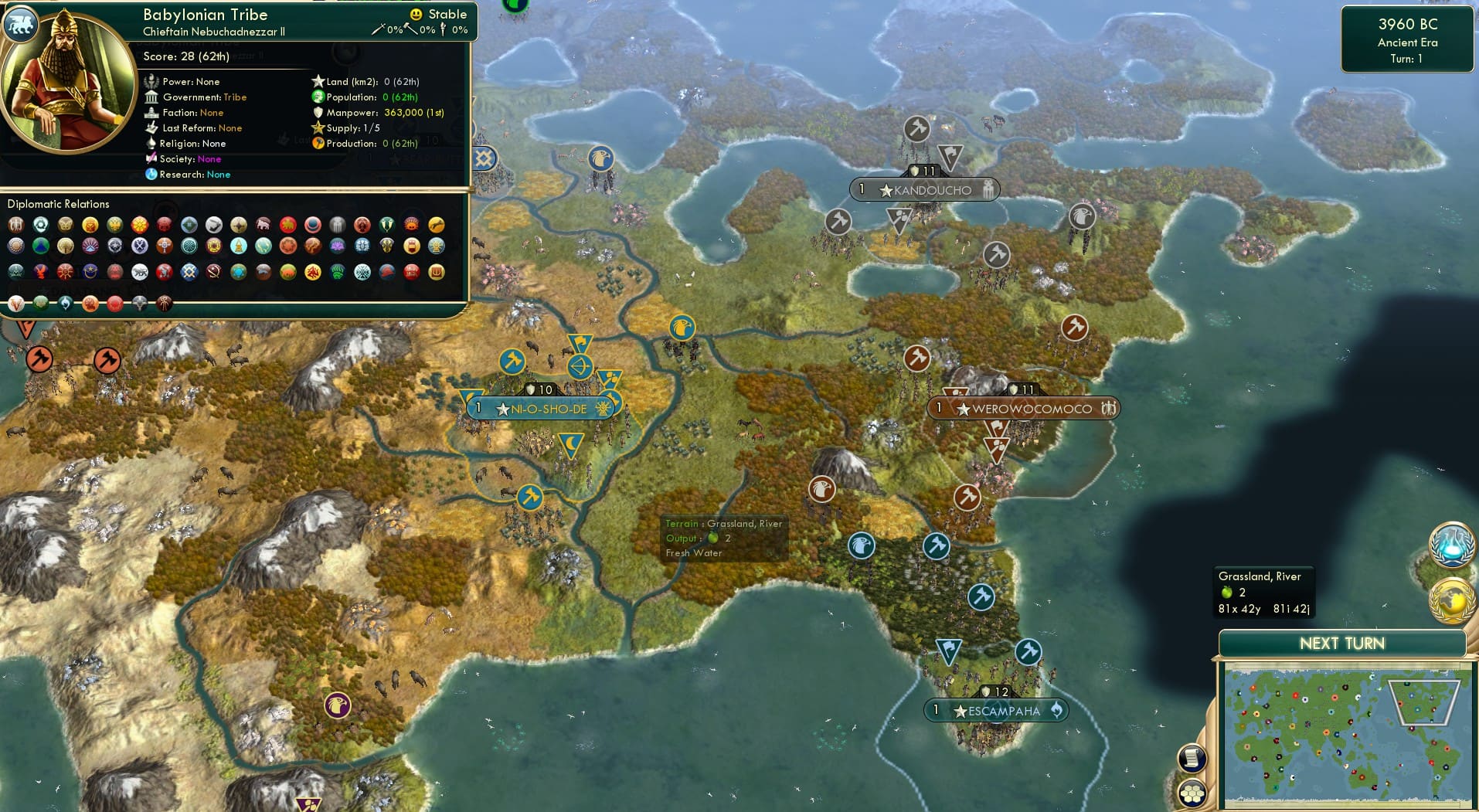Toggle the garrison icon beside Kandoucho

pyautogui.click(x=990, y=189)
